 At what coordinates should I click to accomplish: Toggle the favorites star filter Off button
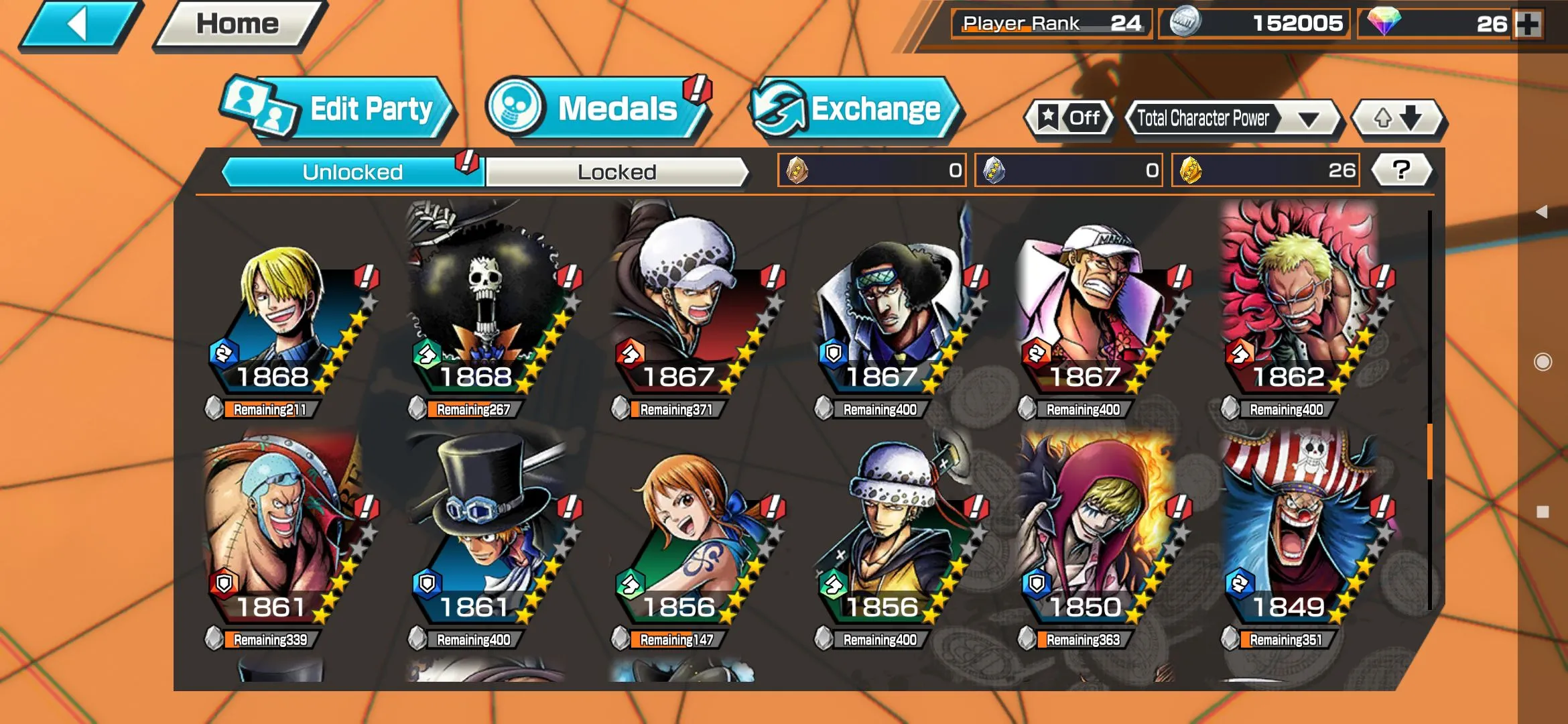pyautogui.click(x=1069, y=119)
